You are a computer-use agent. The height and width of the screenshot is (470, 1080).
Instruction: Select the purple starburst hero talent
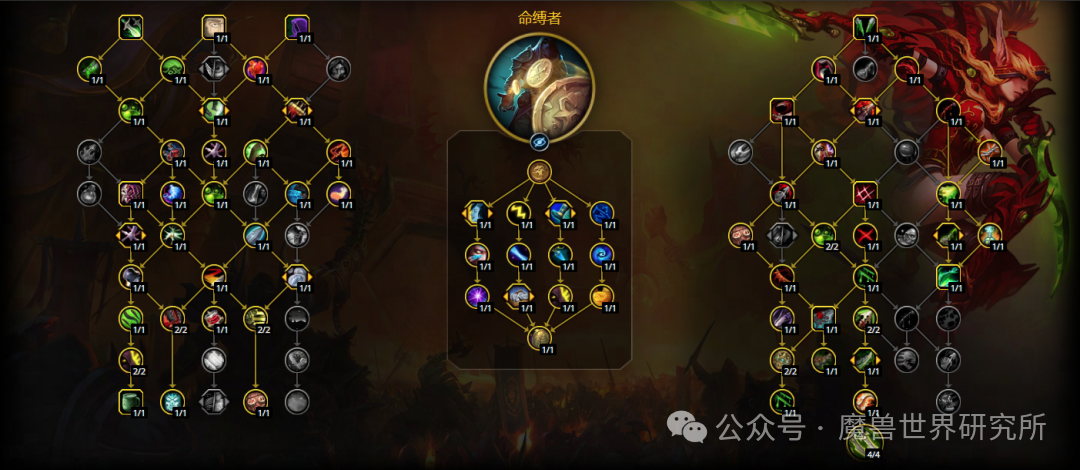click(x=477, y=296)
